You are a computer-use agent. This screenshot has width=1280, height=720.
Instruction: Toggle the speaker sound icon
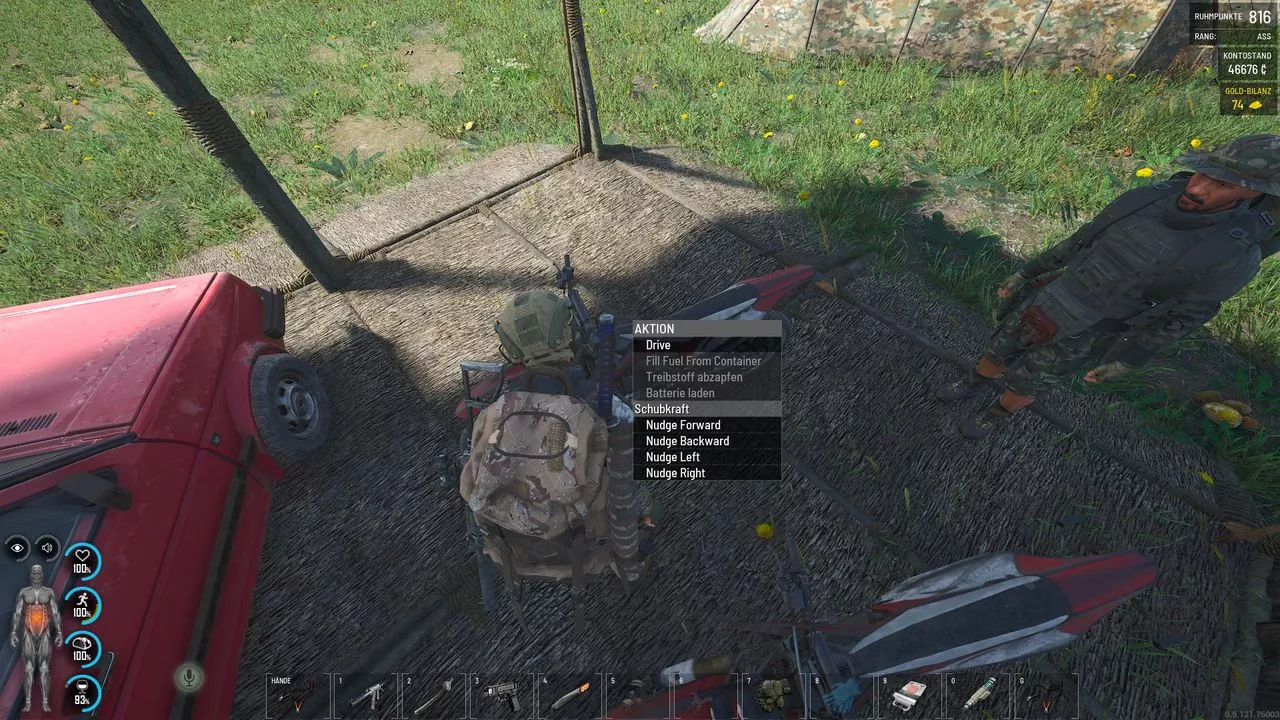47,547
